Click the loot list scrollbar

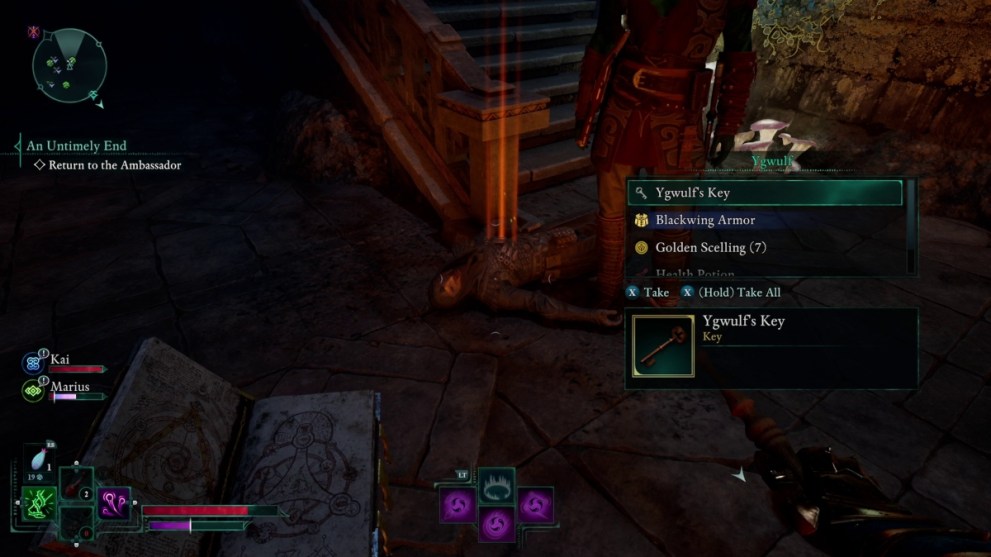(910, 225)
